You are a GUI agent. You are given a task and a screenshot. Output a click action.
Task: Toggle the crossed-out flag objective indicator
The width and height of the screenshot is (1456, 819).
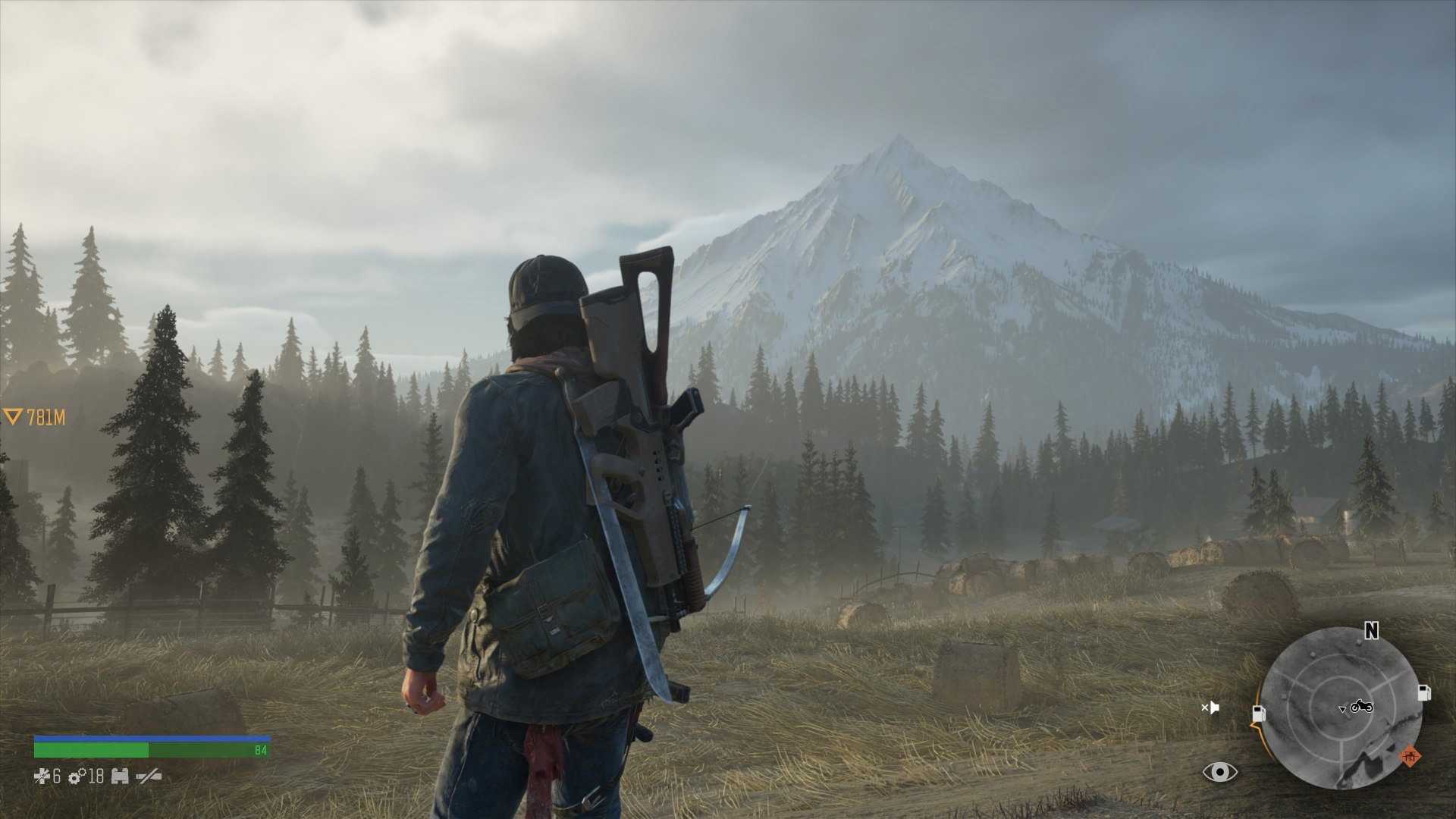[1211, 708]
